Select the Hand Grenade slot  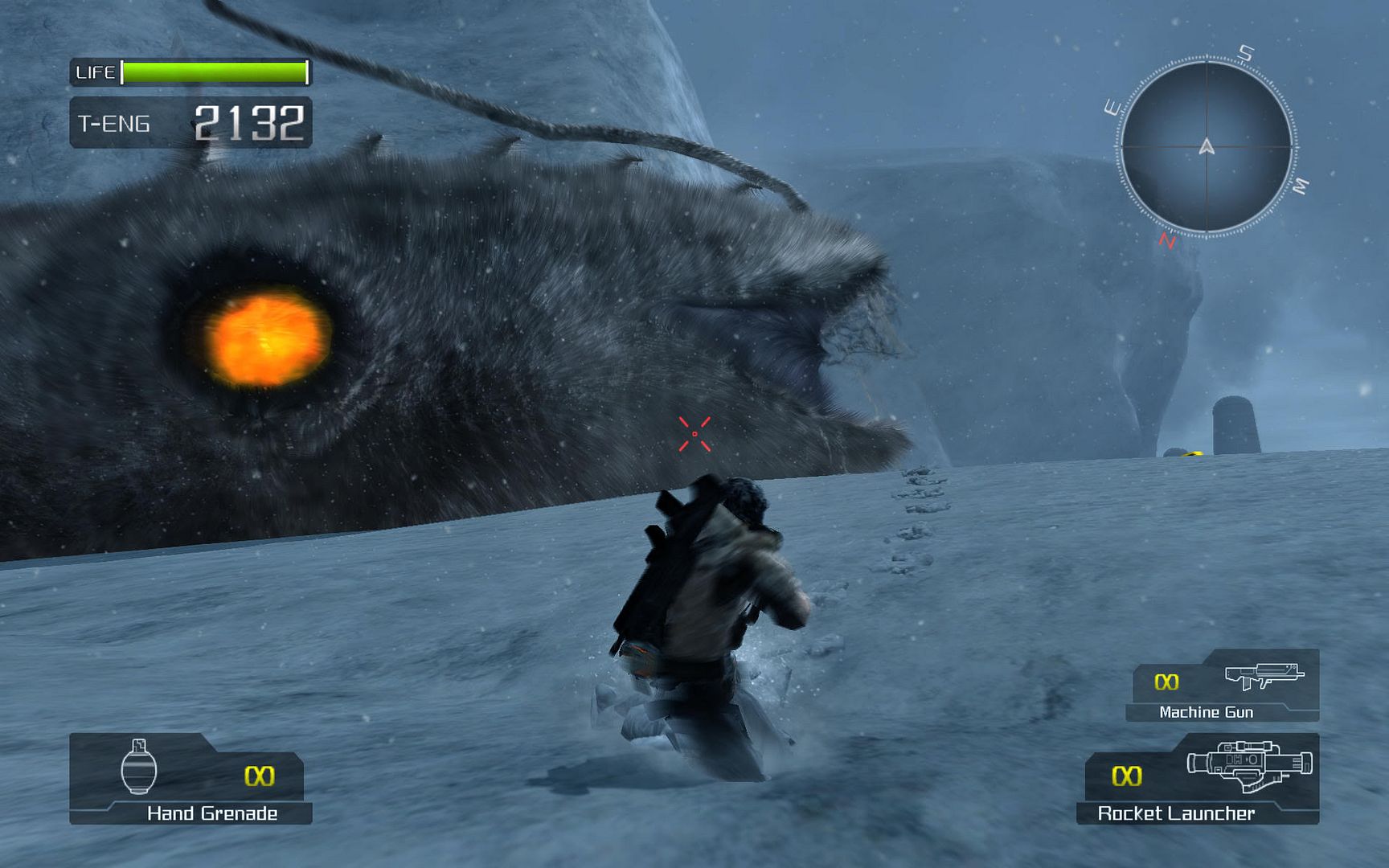click(191, 777)
